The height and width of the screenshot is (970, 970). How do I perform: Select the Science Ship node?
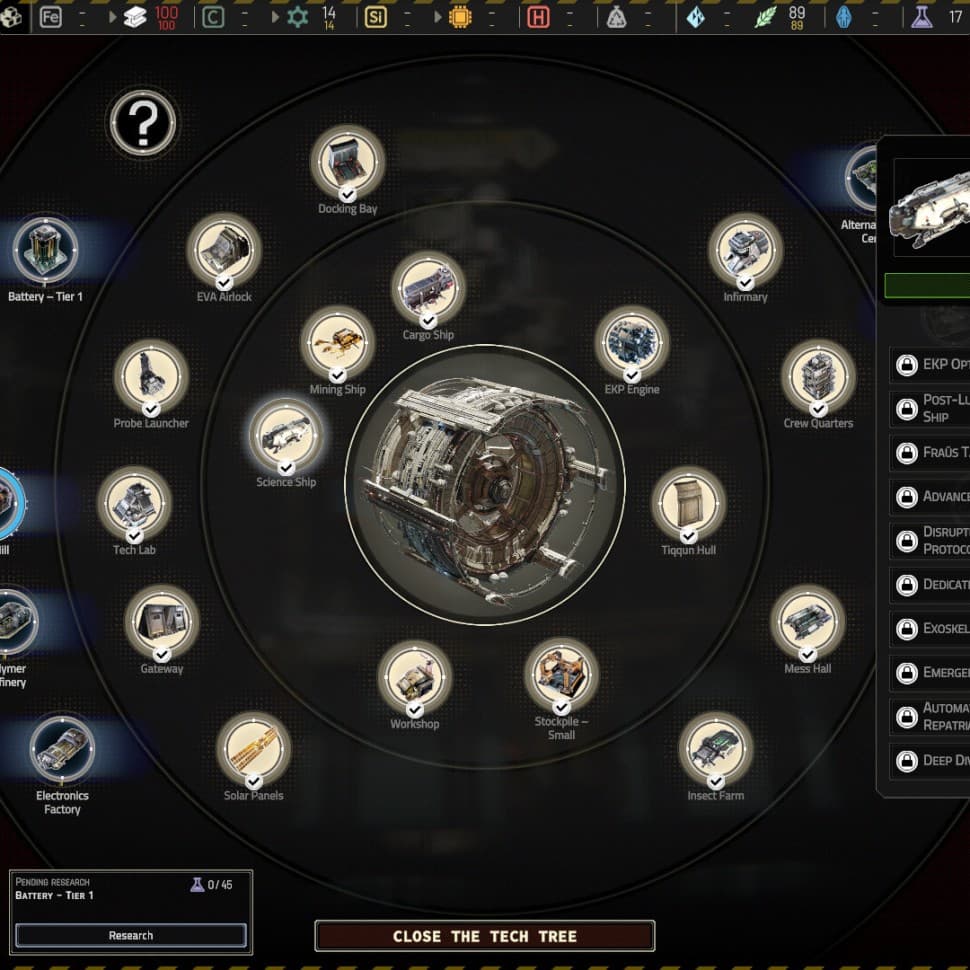click(x=286, y=435)
